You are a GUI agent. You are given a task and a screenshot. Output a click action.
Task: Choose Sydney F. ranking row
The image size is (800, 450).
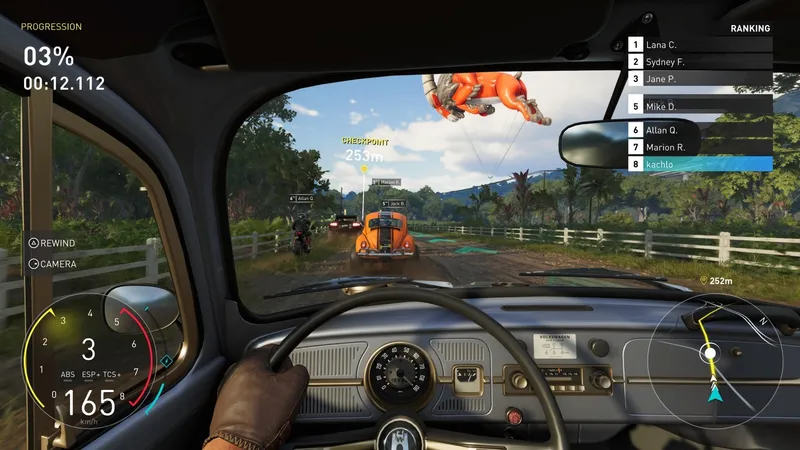point(700,62)
